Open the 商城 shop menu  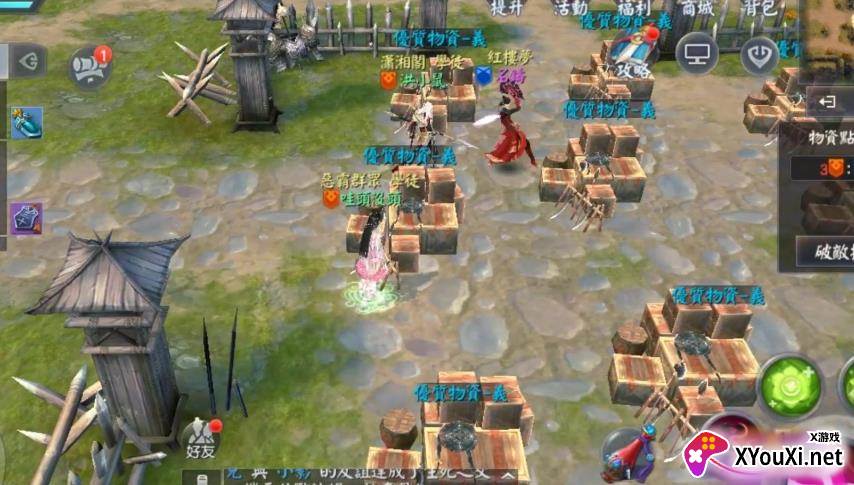[698, 8]
